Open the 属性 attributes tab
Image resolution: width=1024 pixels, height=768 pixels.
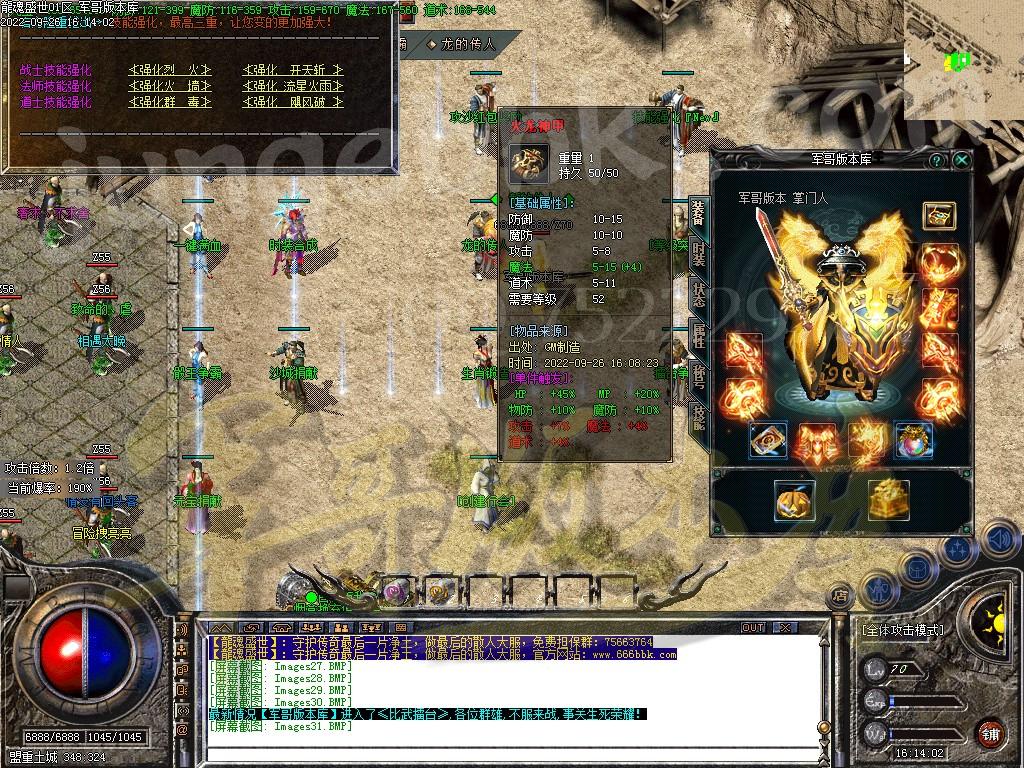(x=698, y=336)
